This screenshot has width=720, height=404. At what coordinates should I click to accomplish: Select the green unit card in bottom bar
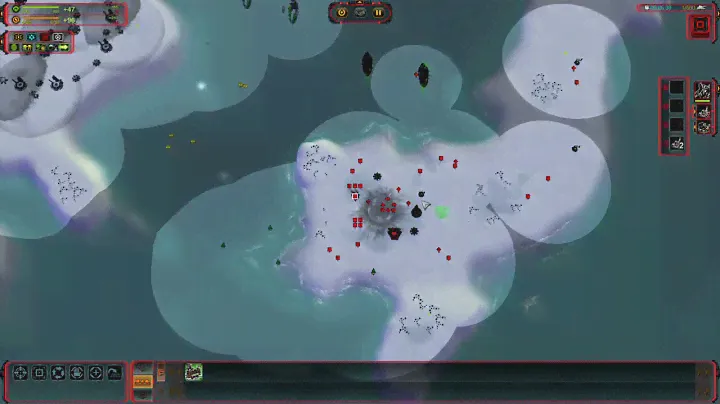(x=193, y=372)
